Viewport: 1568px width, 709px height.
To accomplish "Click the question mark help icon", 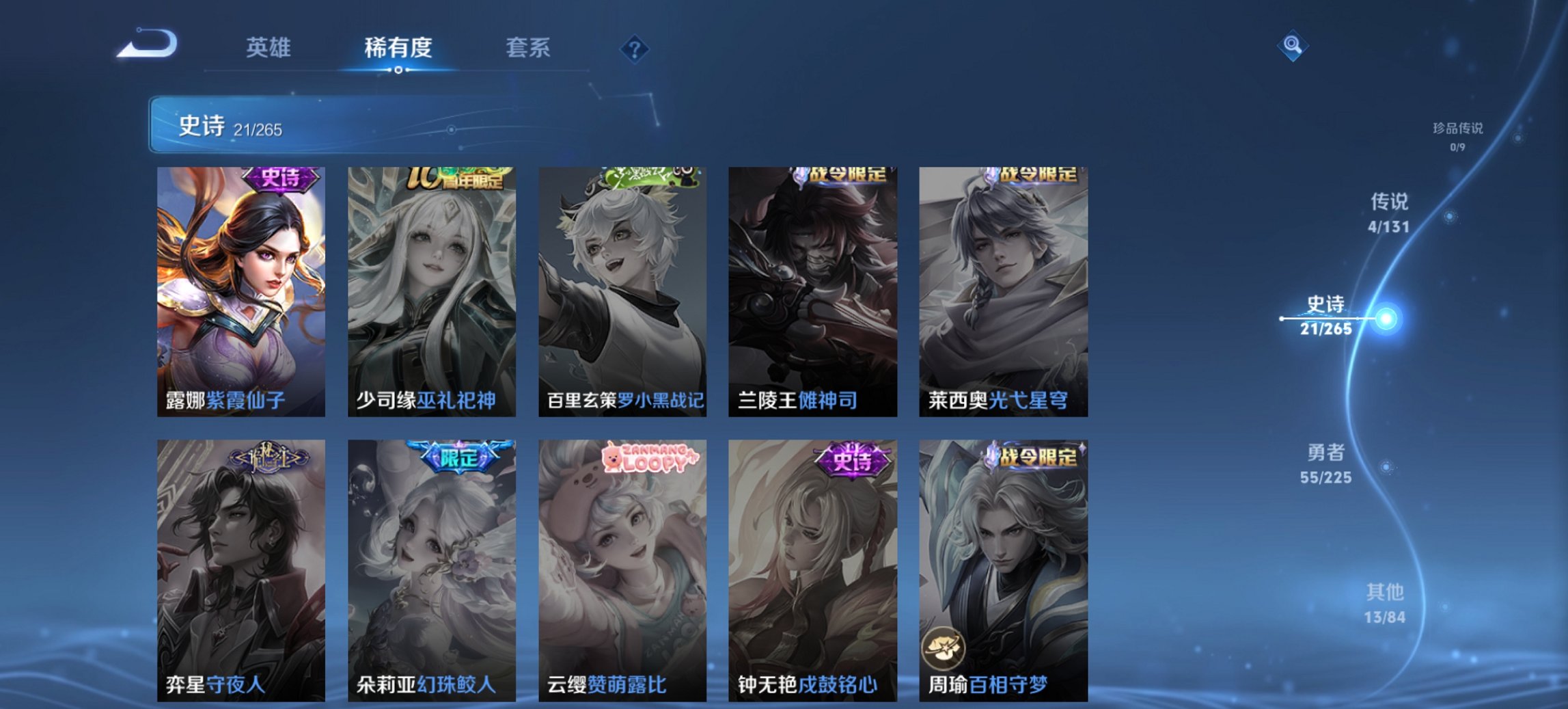I will click(x=634, y=49).
